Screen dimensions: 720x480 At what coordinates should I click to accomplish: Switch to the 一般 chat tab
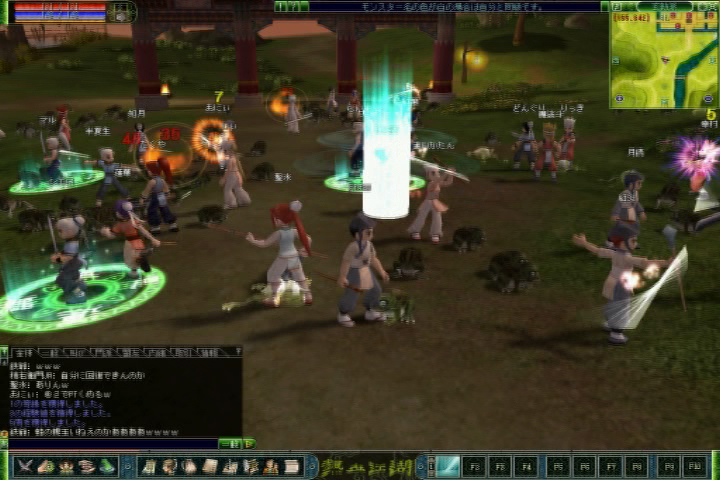tap(49, 352)
